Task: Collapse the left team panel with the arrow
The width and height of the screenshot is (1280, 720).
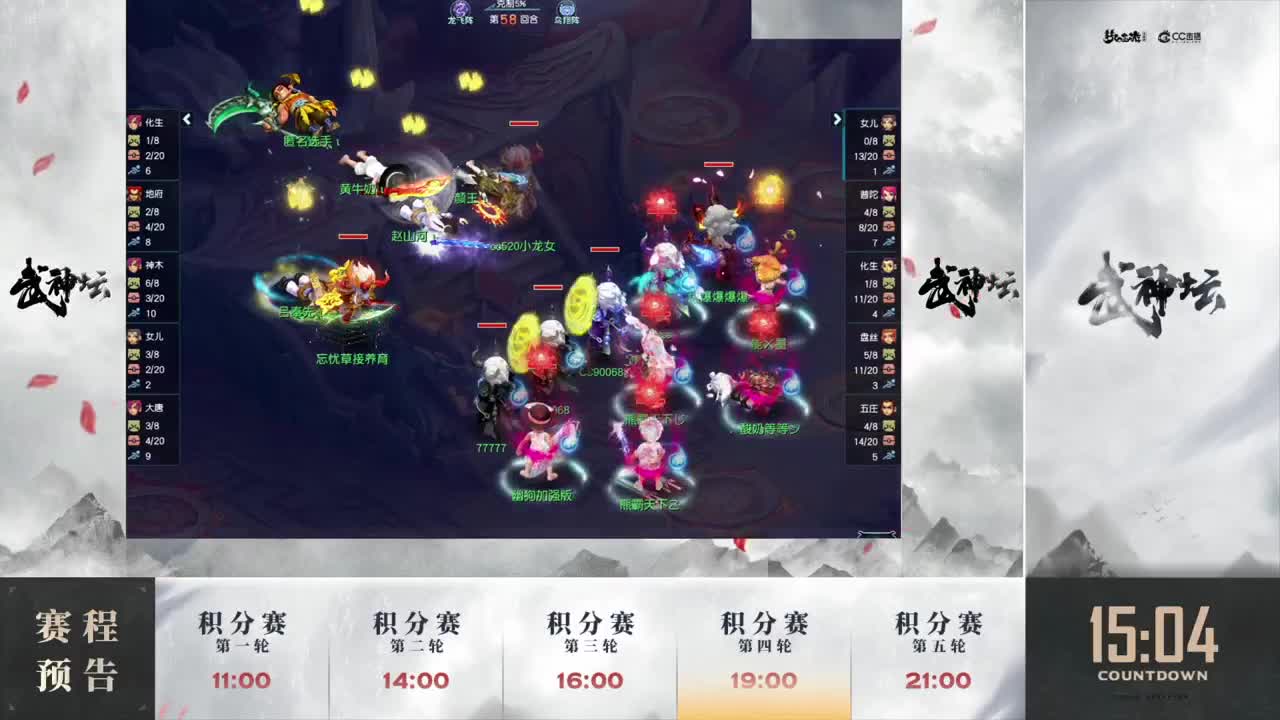Action: [186, 119]
